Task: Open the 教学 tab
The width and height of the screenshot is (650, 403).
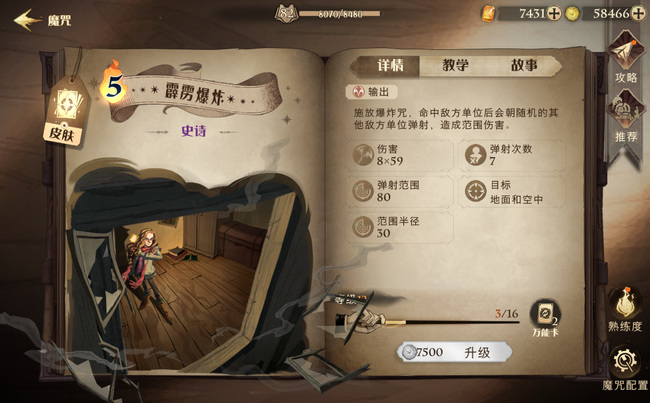Action: (x=457, y=66)
